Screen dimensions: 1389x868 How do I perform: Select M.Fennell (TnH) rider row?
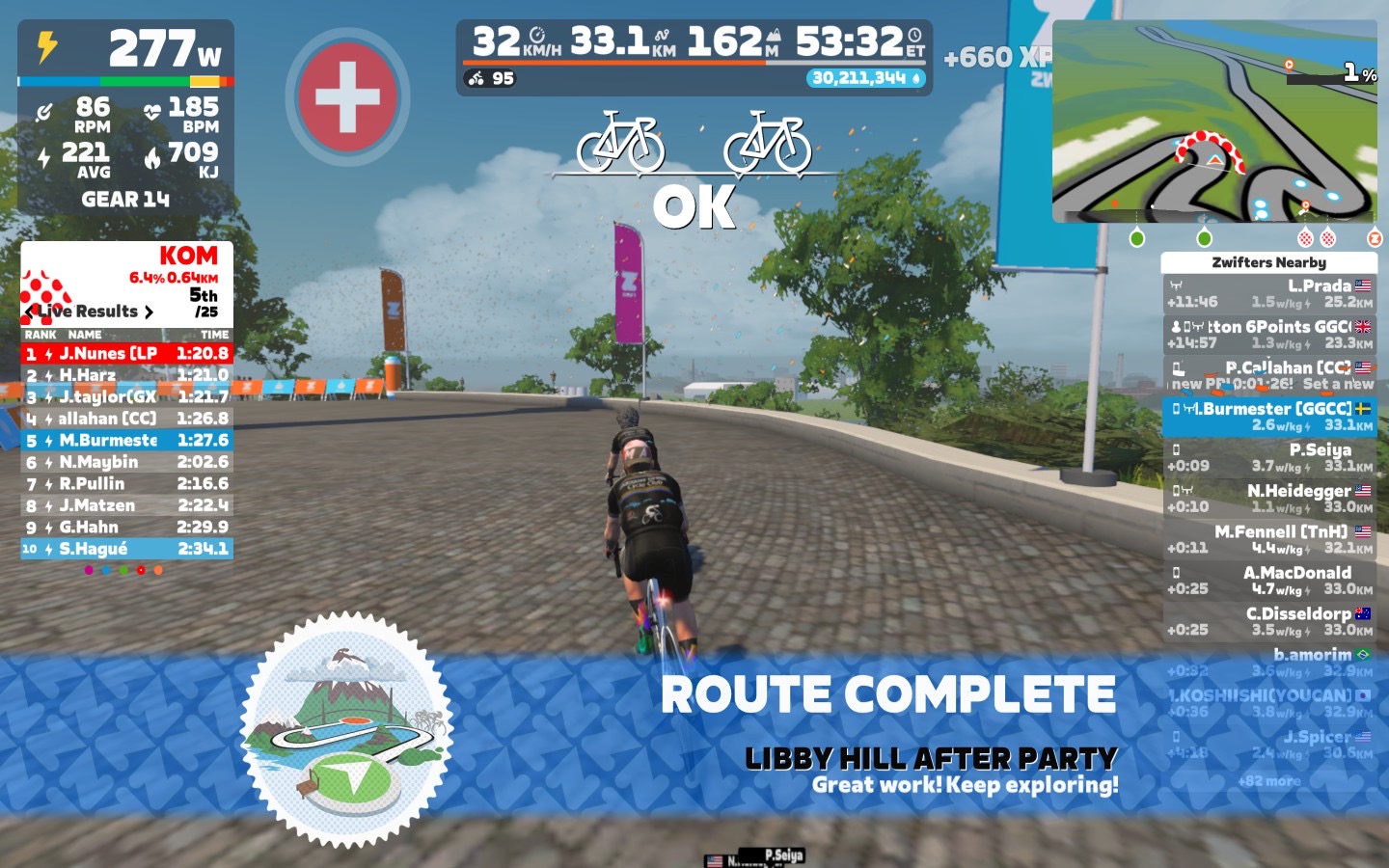point(1268,539)
